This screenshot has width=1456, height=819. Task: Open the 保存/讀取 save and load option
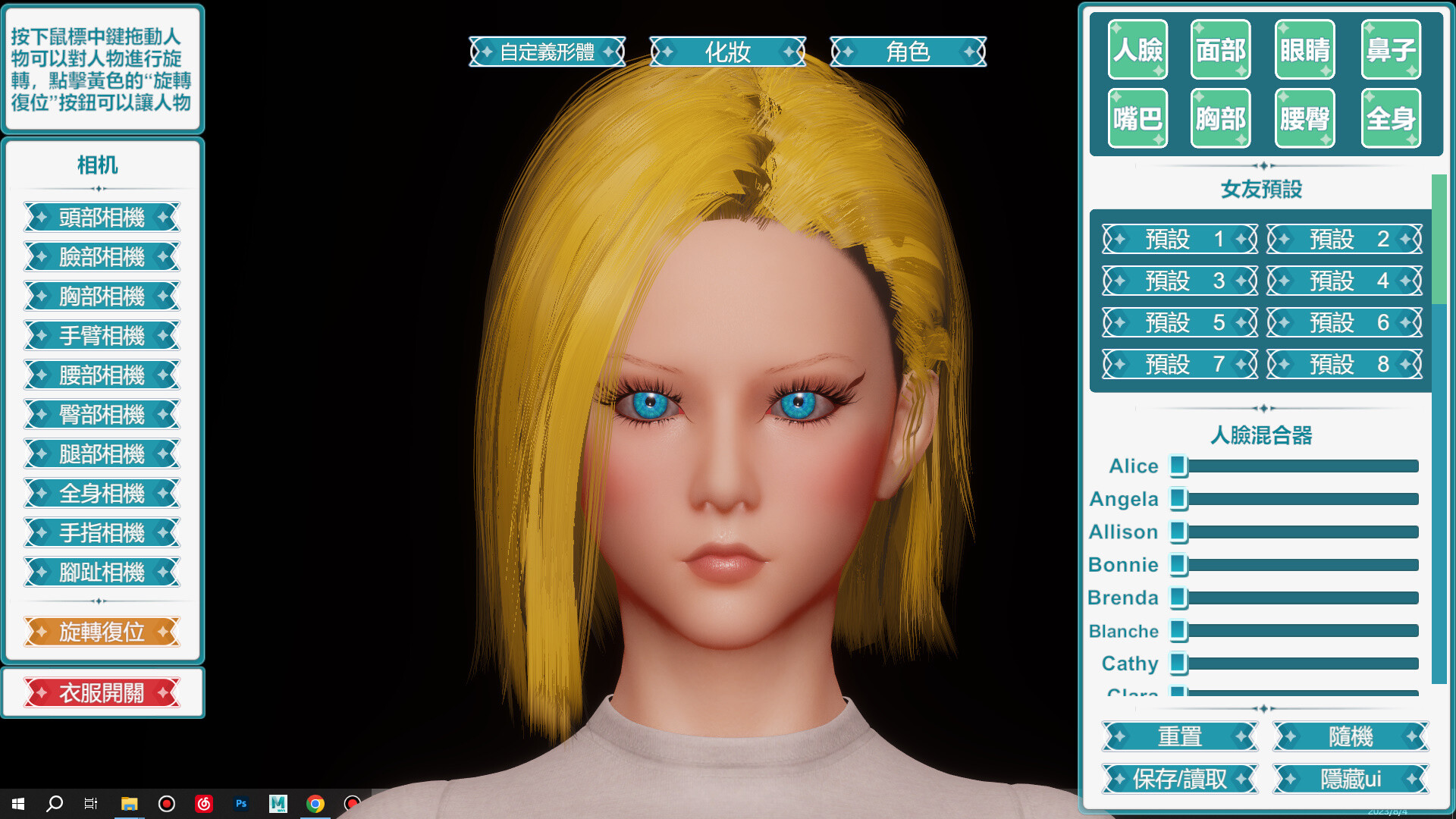tap(1178, 779)
